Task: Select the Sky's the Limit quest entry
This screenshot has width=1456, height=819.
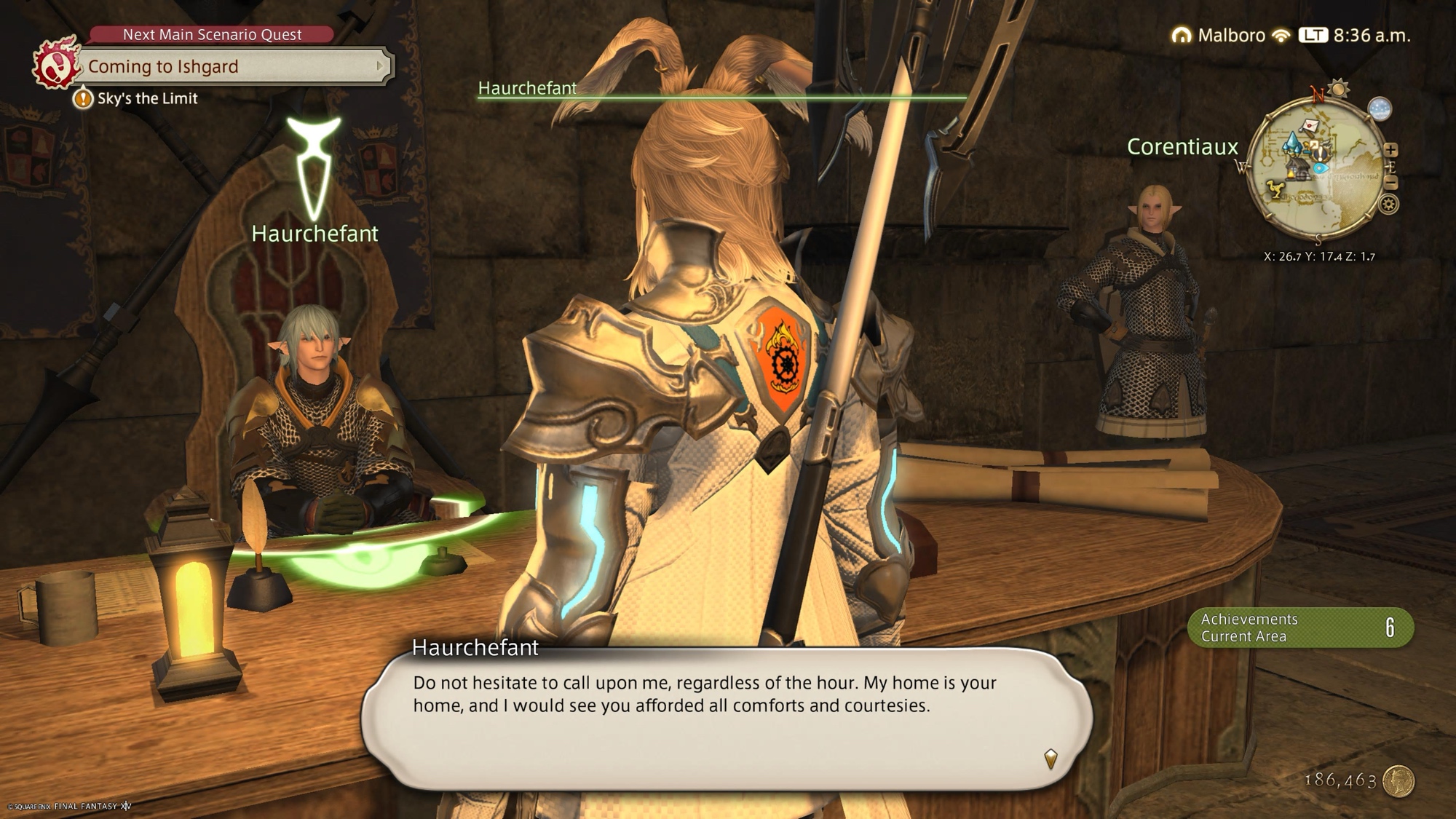Action: coord(147,98)
